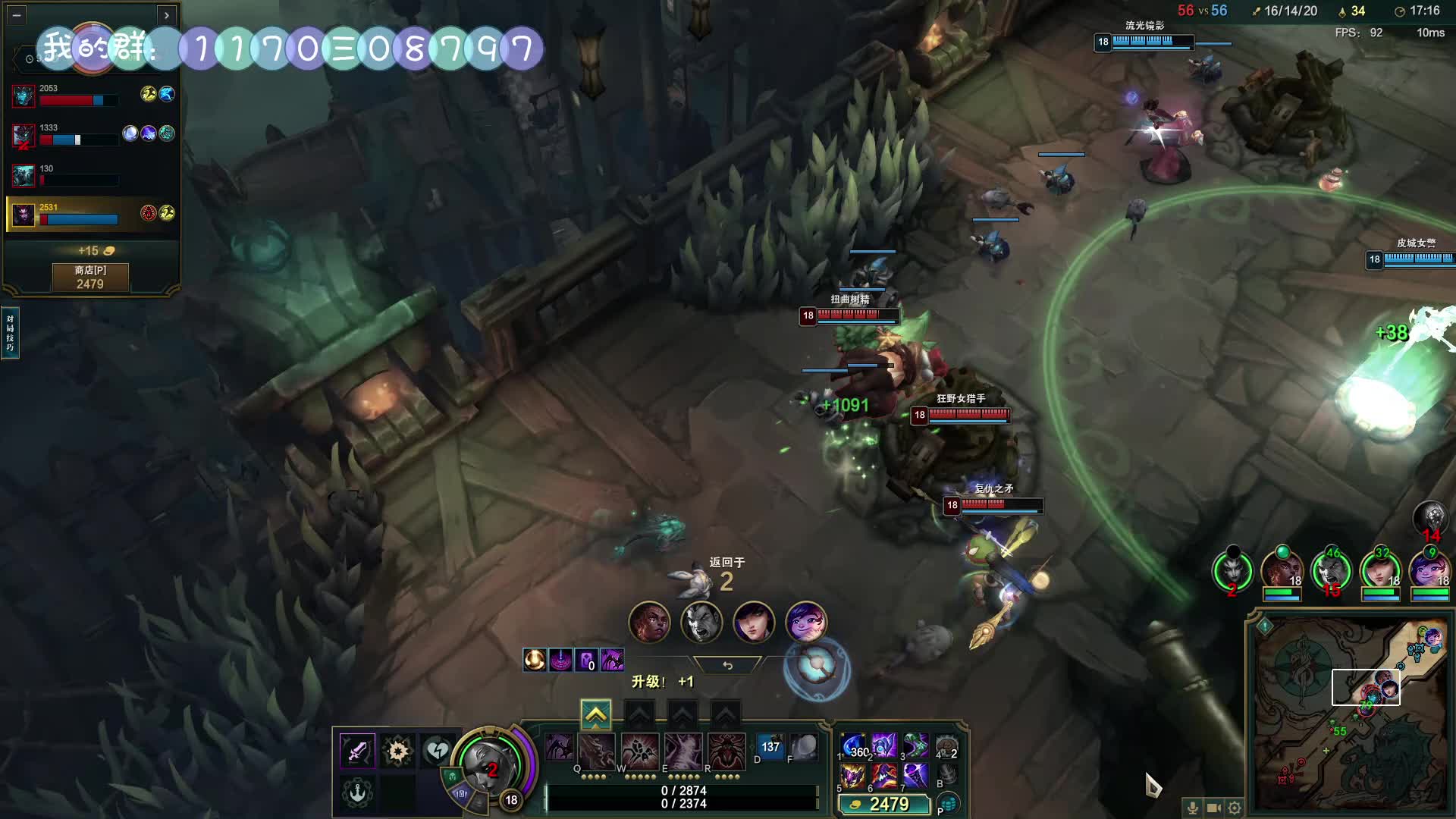Use the D summoner spell on cooldown 137
This screenshot has width=1456, height=819.
pos(770,748)
